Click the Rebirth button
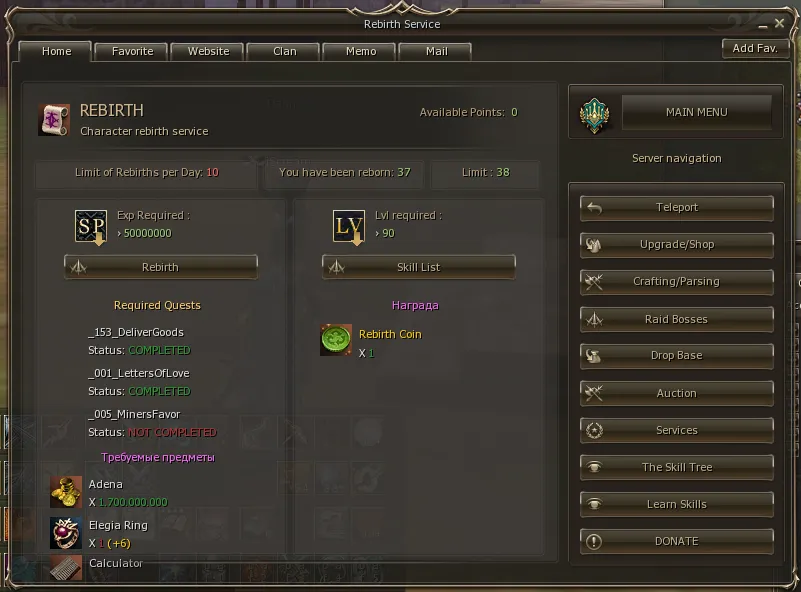This screenshot has width=801, height=592. [161, 267]
